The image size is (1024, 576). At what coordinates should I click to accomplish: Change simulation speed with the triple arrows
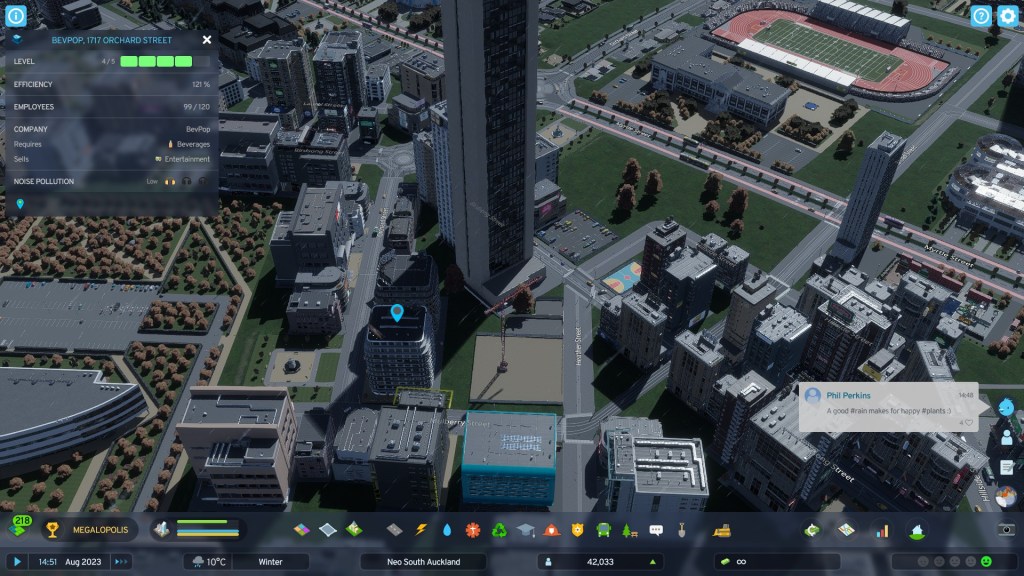click(x=121, y=562)
